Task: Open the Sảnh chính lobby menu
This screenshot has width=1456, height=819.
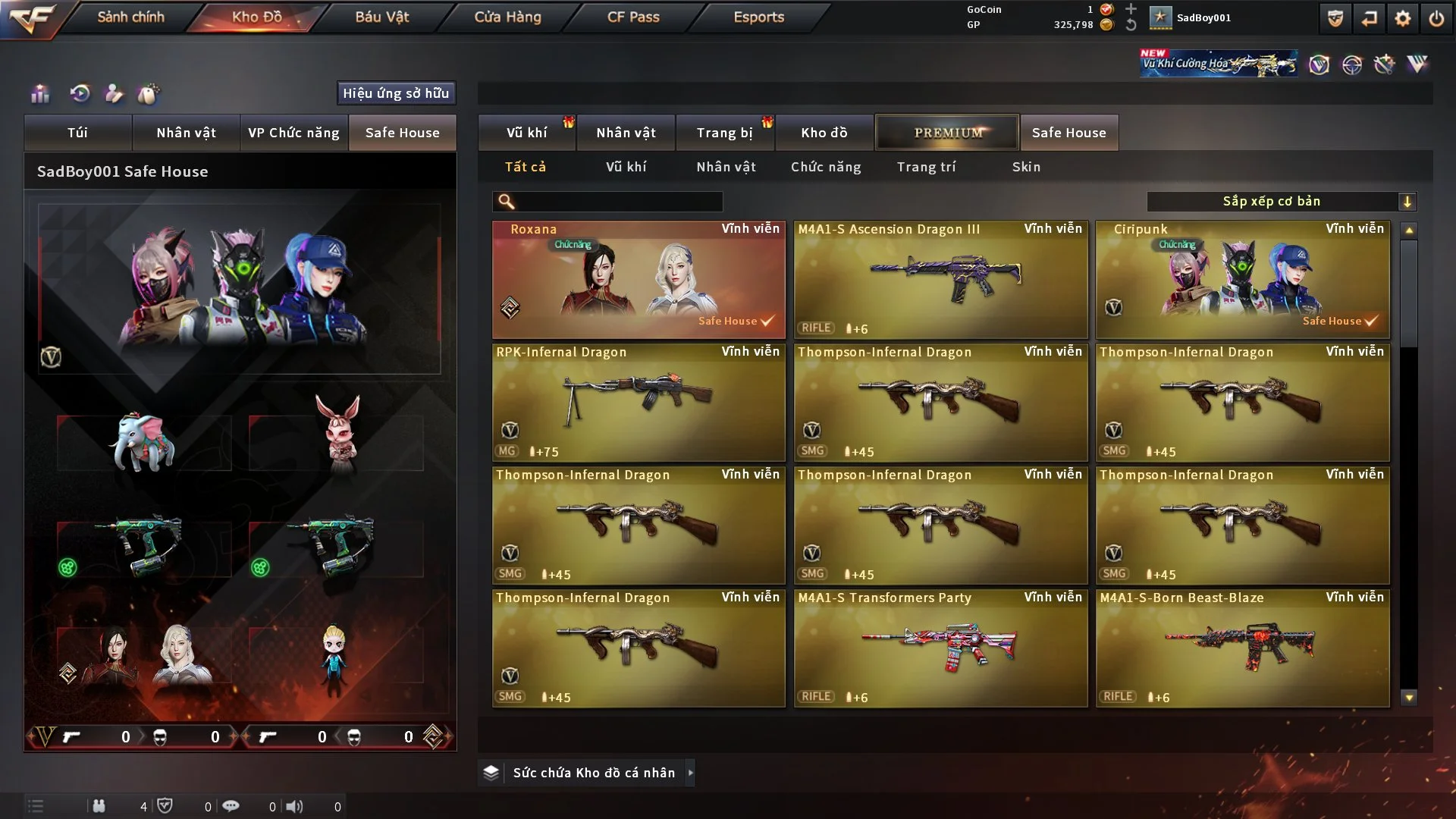Action: [130, 17]
